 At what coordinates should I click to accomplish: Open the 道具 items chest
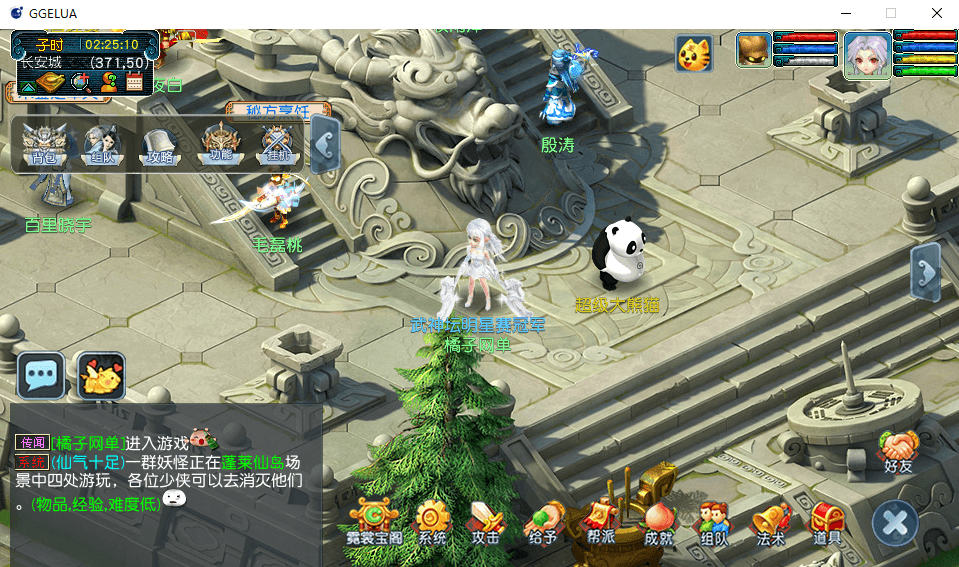pos(827,521)
